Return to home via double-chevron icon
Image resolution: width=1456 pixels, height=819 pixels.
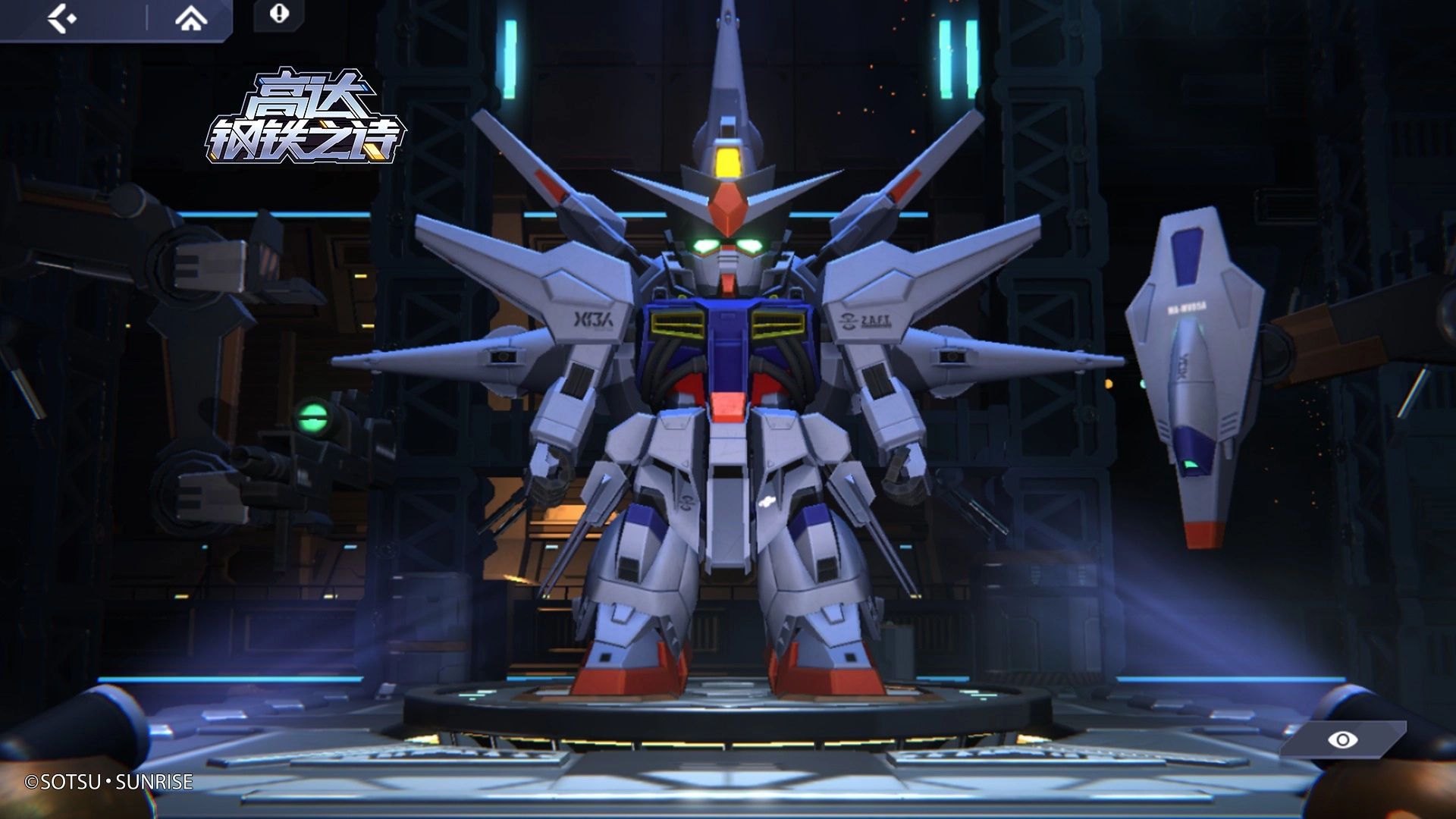pos(190,18)
